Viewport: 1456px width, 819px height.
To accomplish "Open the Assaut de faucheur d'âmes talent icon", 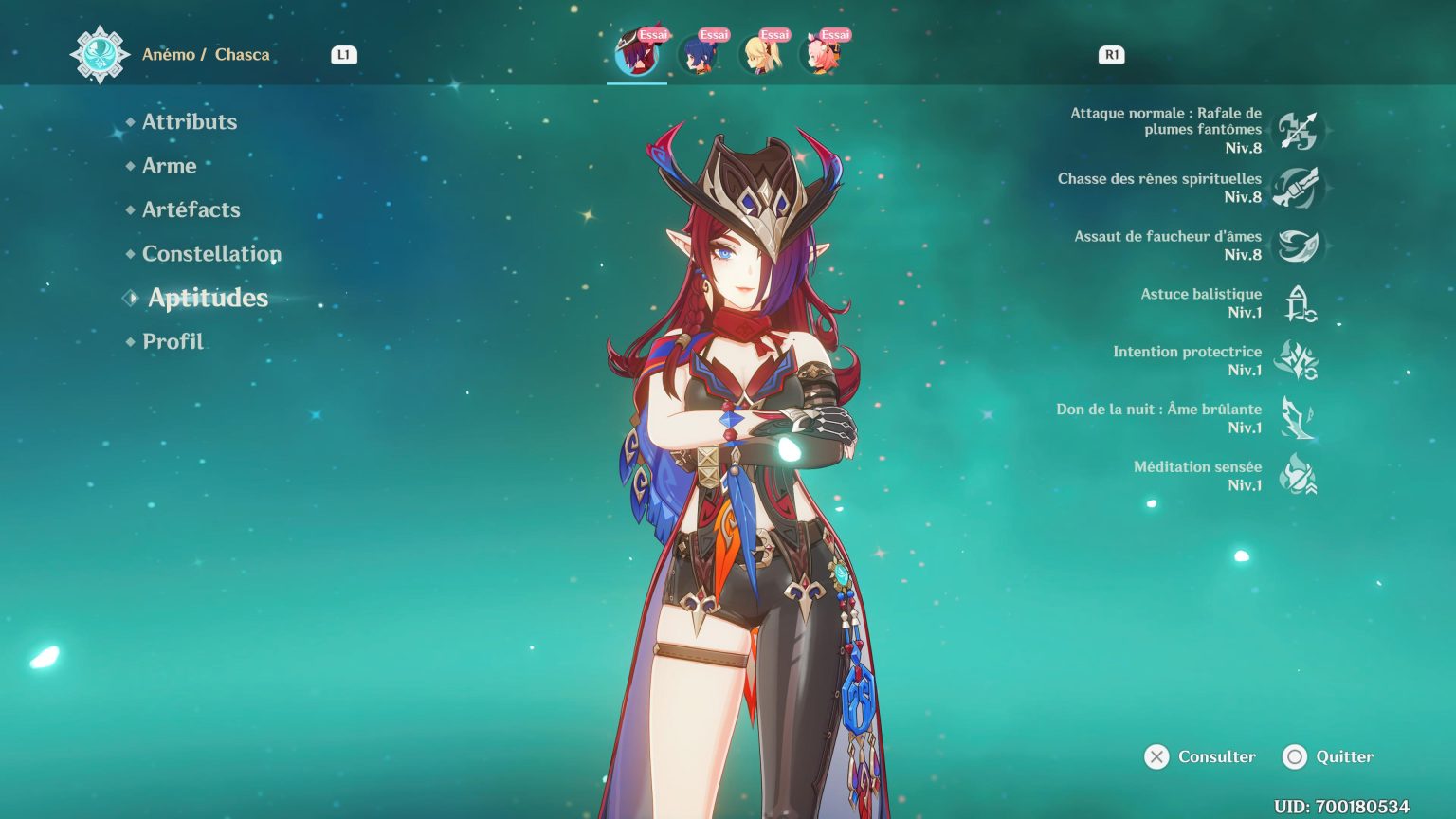I will coord(1297,244).
